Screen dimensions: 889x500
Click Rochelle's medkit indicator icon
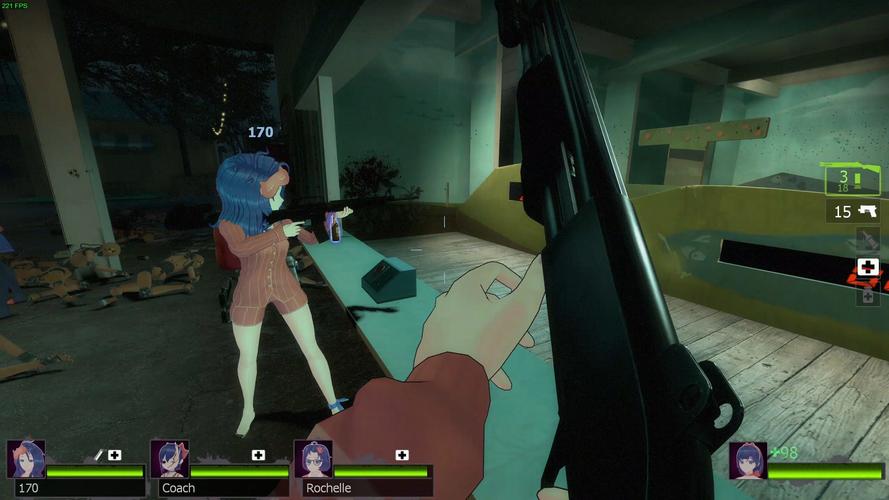click(x=402, y=455)
